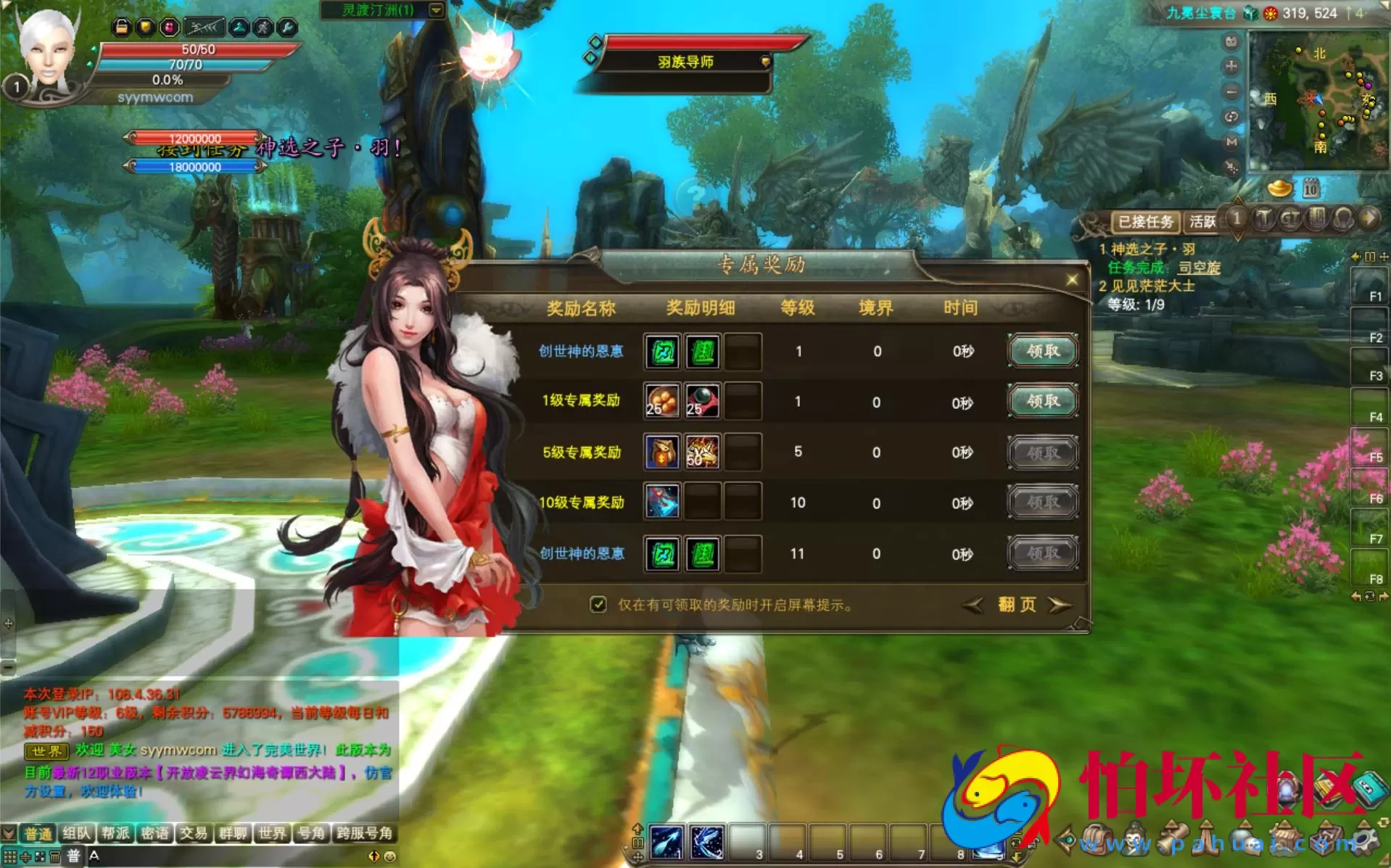Claim the 1级专属奖励 reward
This screenshot has width=1391, height=868.
[x=1042, y=401]
